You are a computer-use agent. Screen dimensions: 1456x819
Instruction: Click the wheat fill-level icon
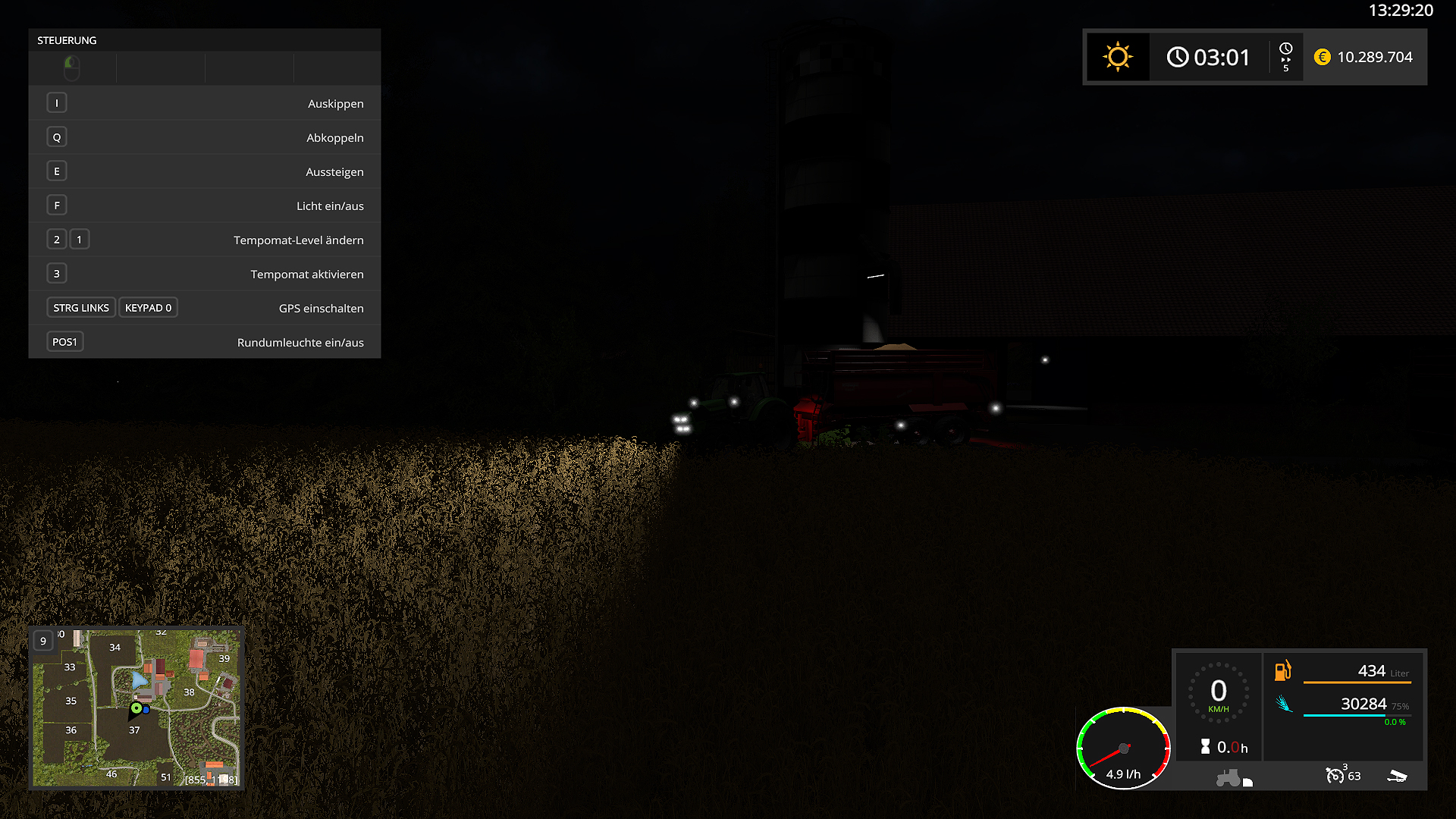click(1283, 704)
